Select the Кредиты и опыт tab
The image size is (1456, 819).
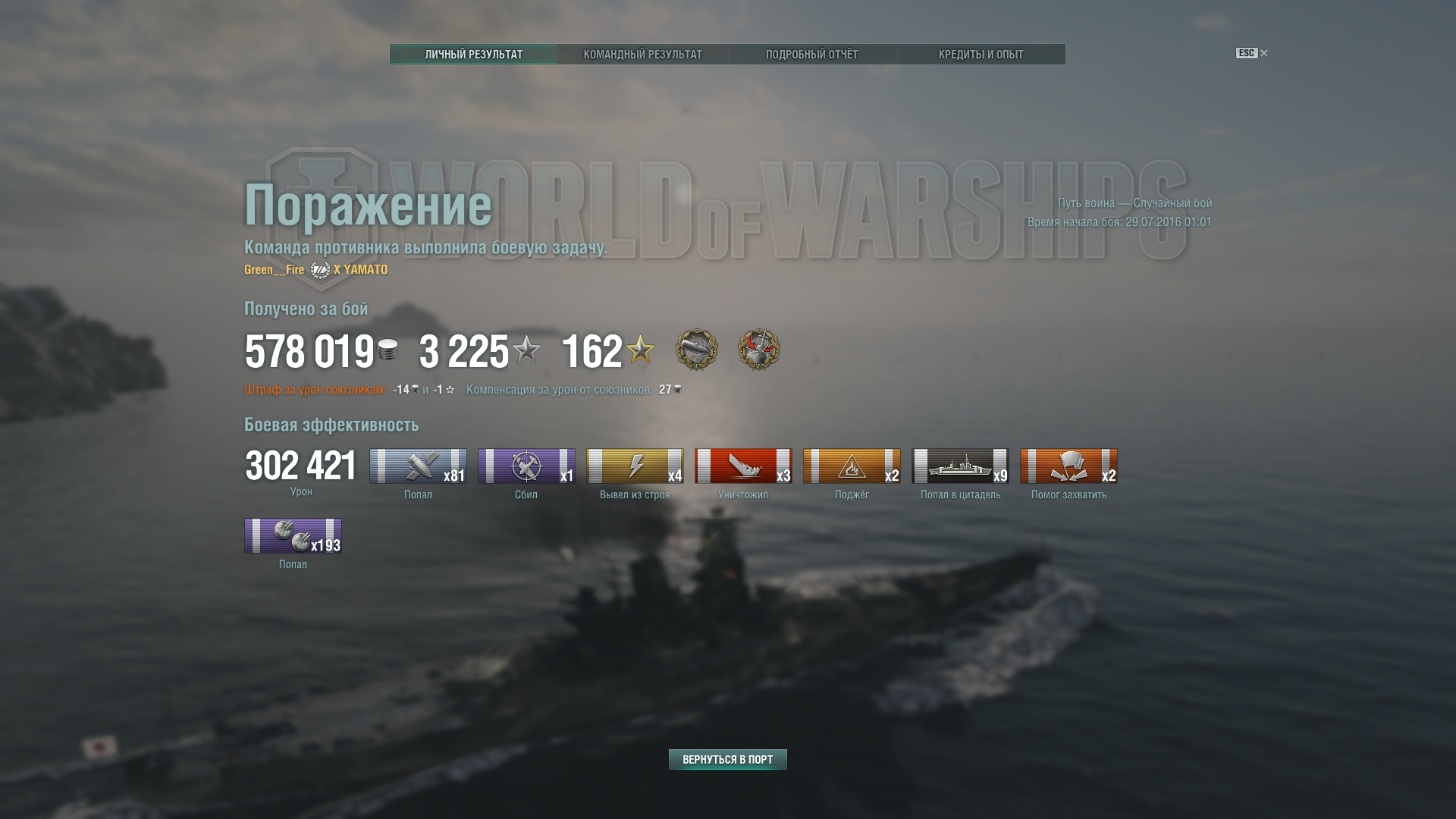(x=981, y=54)
